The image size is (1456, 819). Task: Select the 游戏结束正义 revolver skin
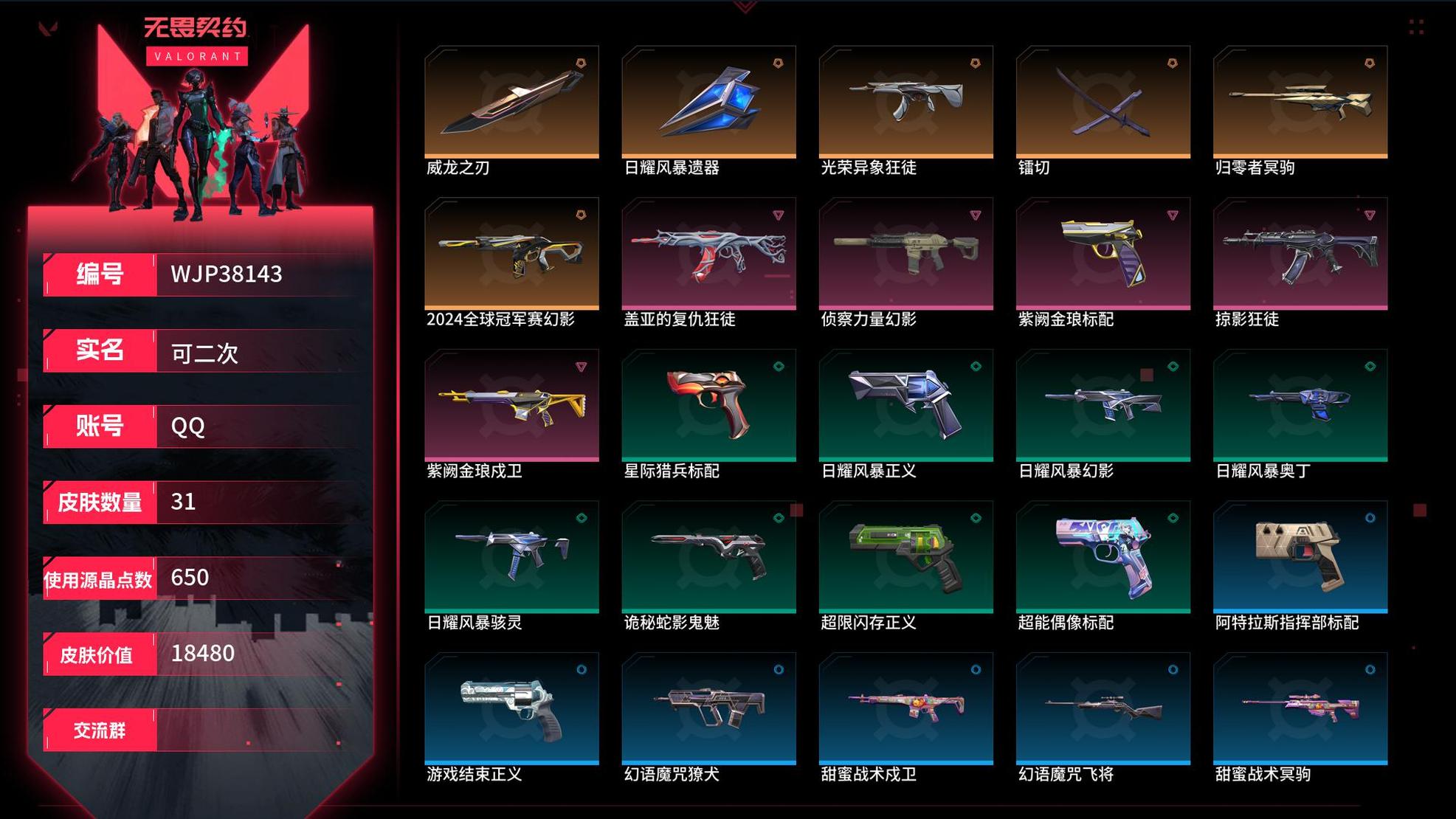(511, 708)
